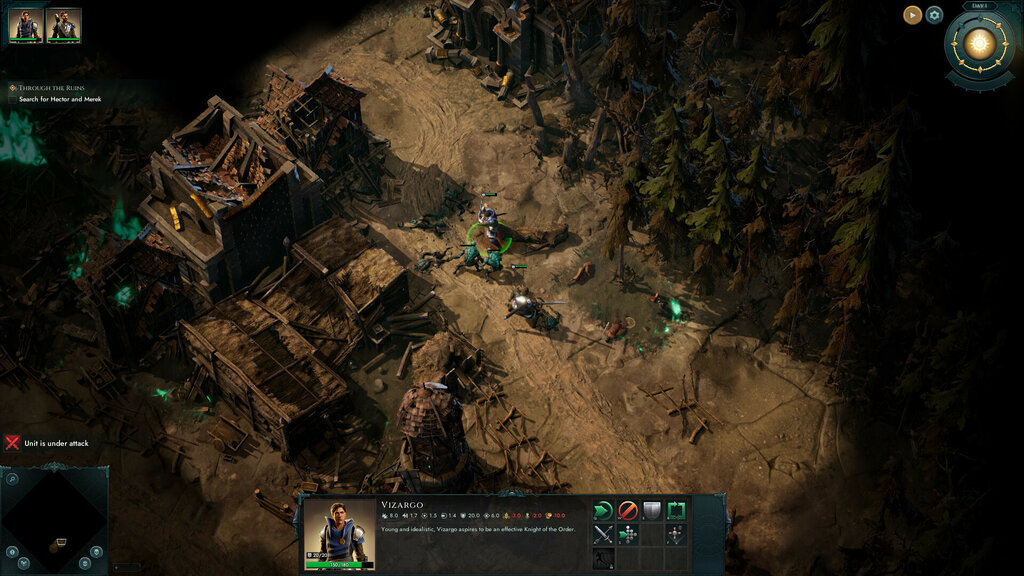Click the minimap magnifying glass button
Viewport: 1024px width, 576px height.
[11, 479]
